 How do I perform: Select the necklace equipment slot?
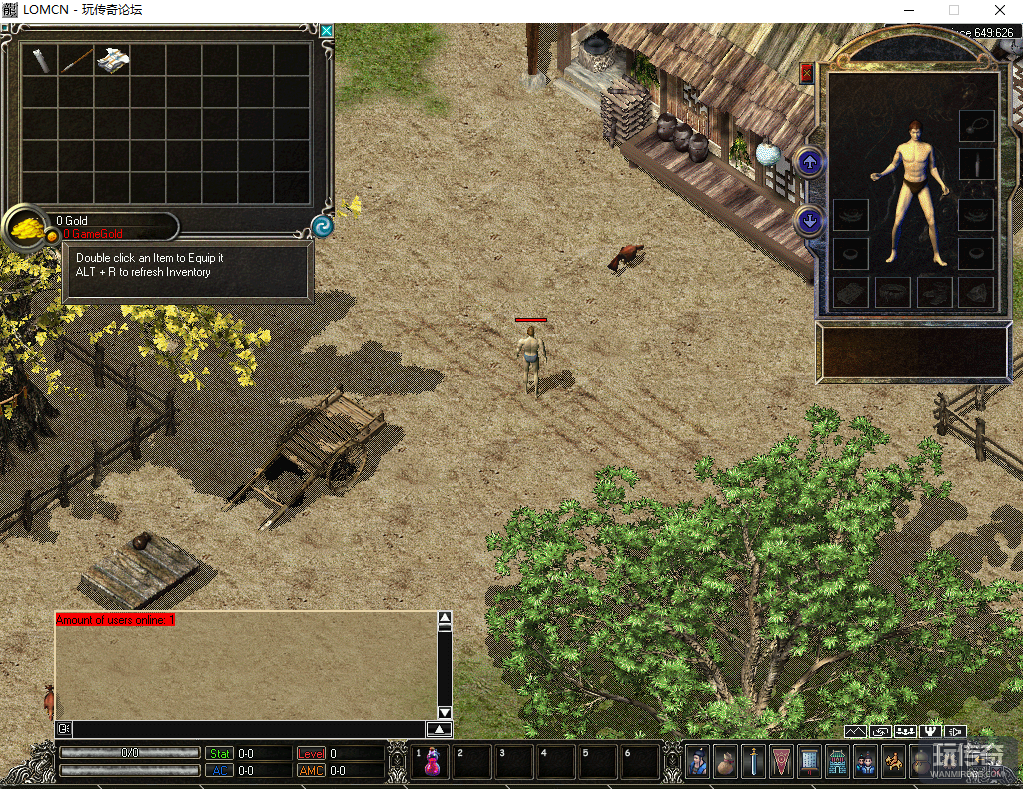(x=976, y=125)
